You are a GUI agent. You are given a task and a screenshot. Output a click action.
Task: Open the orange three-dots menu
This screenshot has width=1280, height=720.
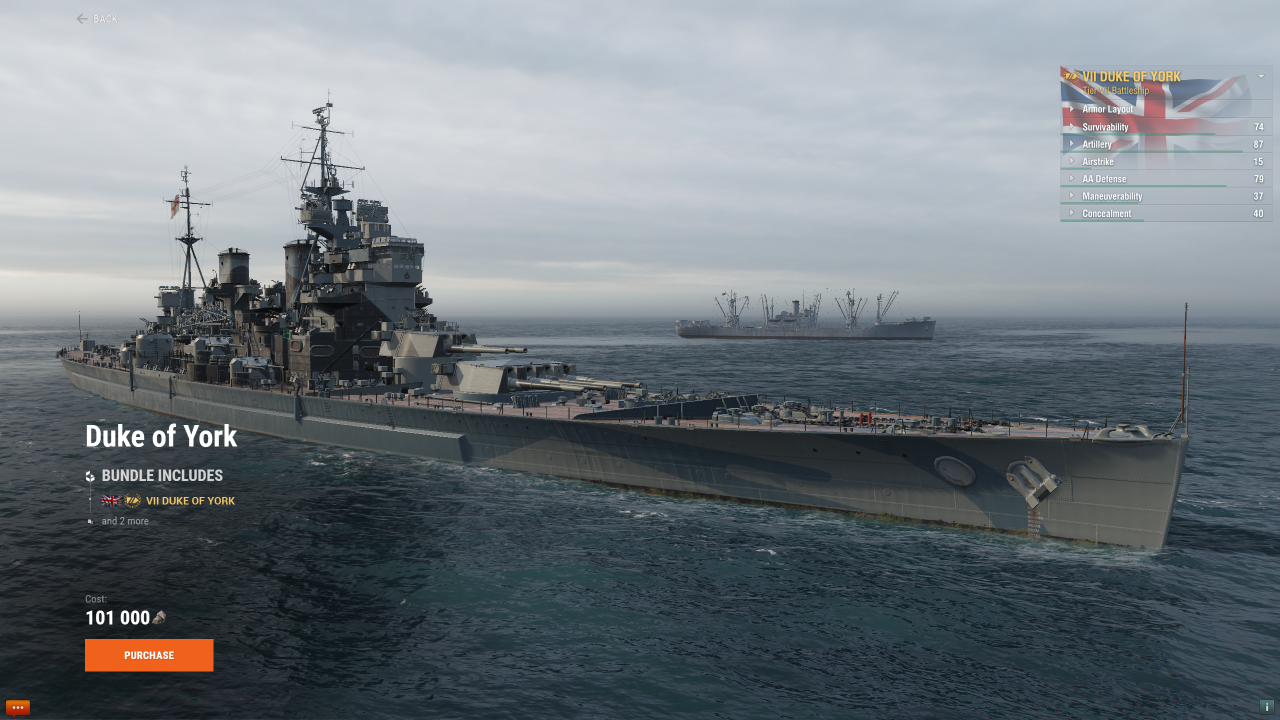click(17, 707)
